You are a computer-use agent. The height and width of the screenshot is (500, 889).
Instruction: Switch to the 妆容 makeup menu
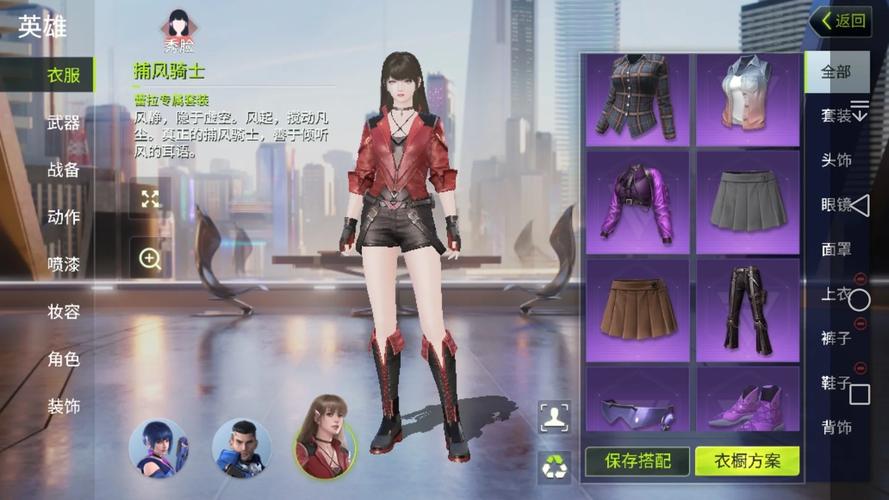pyautogui.click(x=63, y=311)
